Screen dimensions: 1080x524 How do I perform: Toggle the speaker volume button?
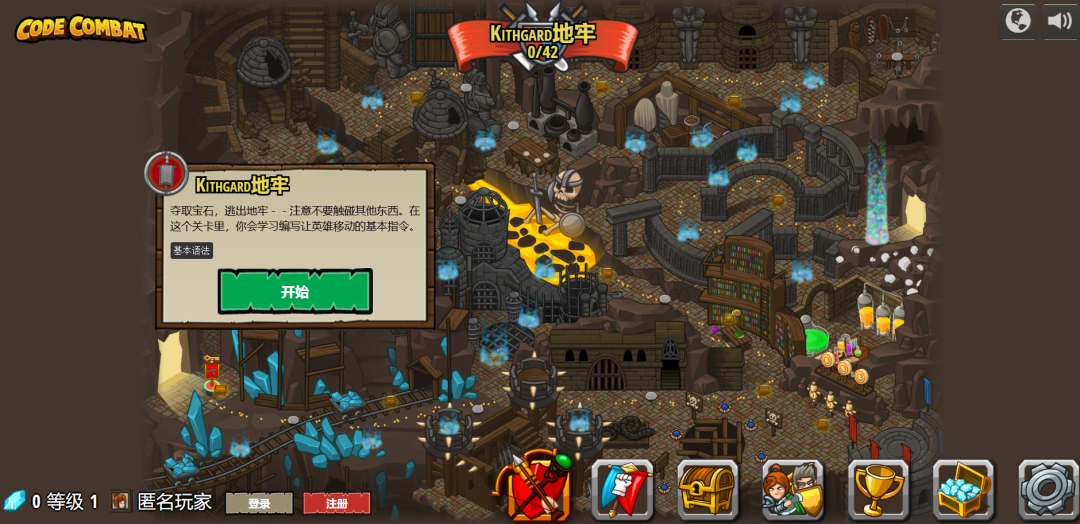tap(1060, 21)
